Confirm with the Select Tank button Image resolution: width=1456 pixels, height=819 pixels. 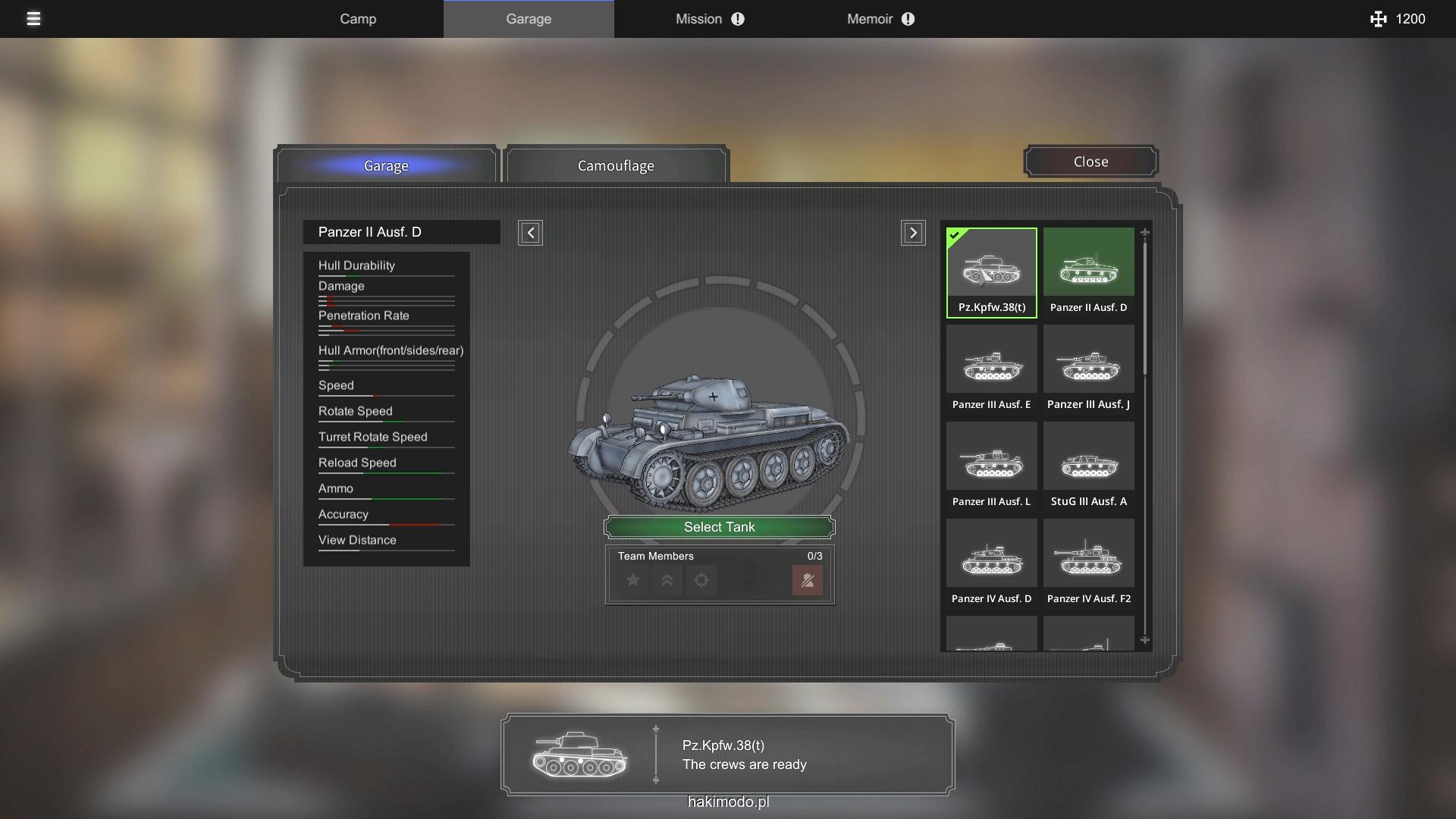720,527
